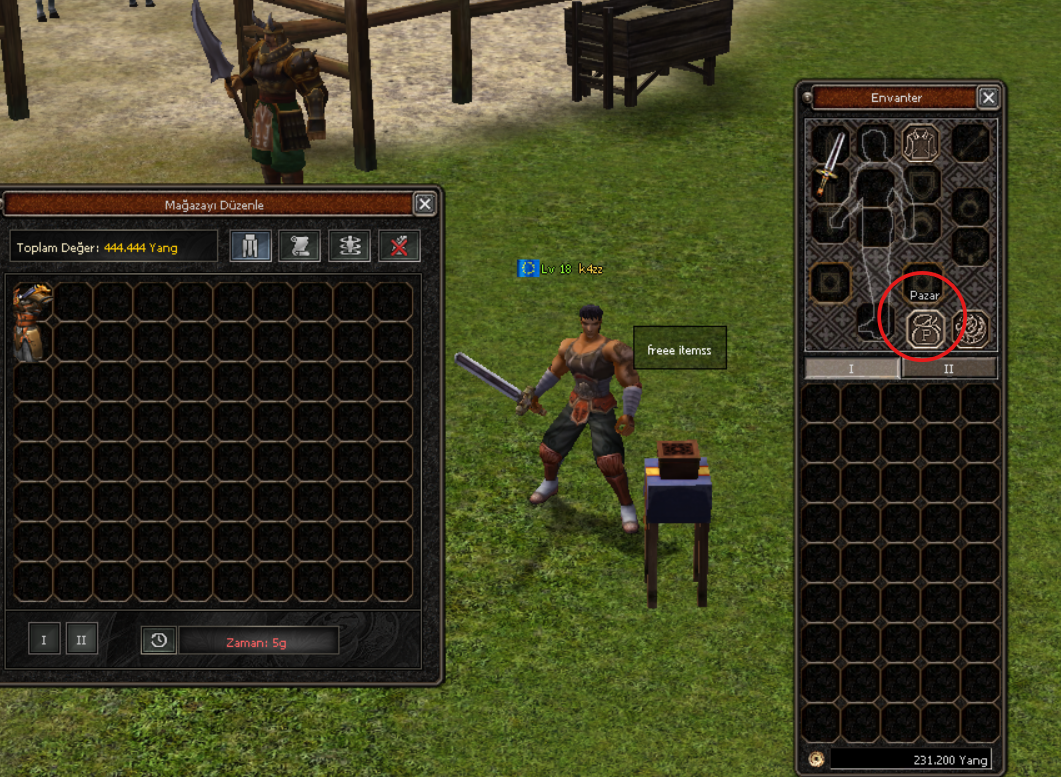Click the signpost icon shop toolbar button

click(x=350, y=246)
